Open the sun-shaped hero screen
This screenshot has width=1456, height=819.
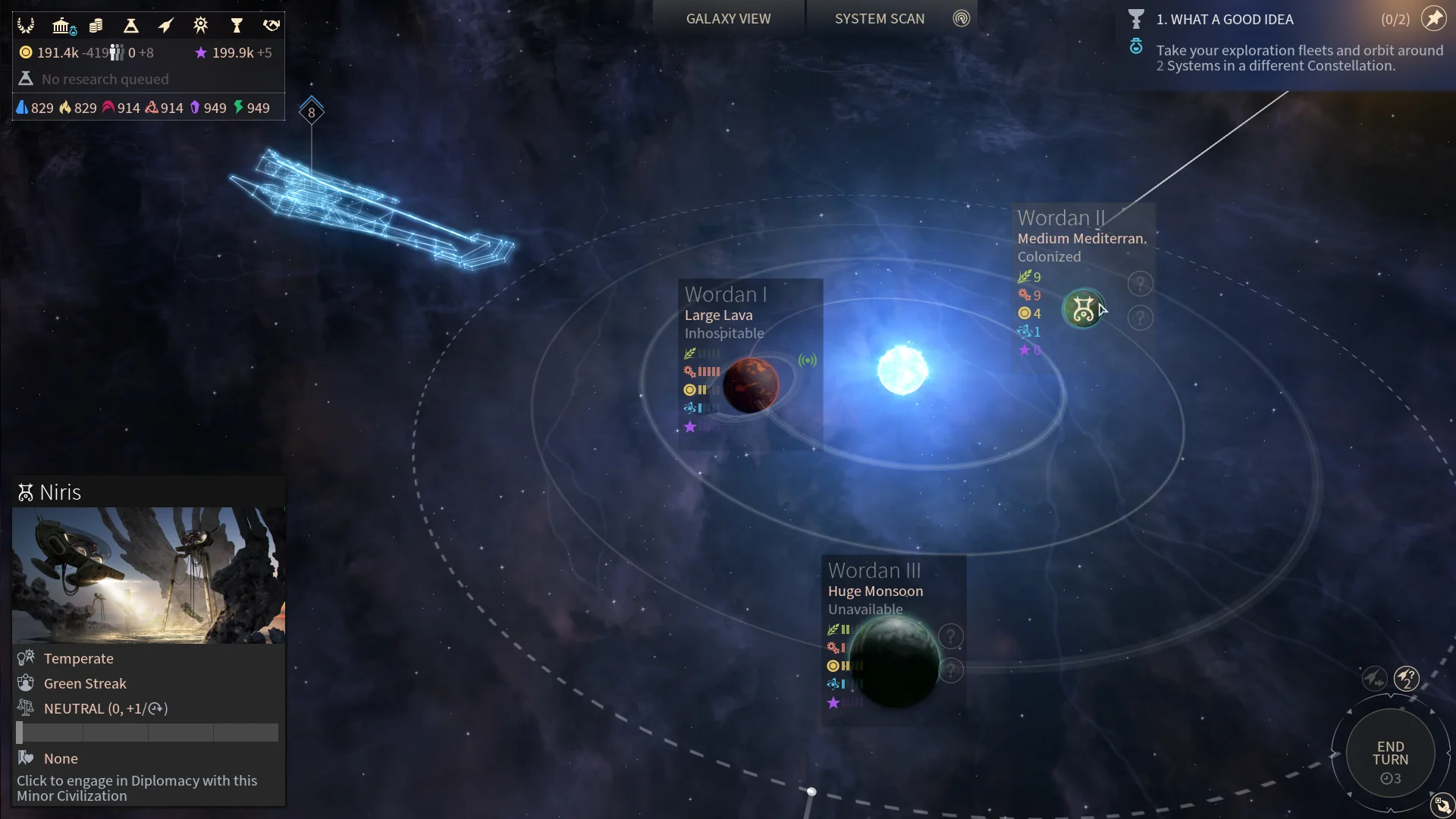click(200, 26)
